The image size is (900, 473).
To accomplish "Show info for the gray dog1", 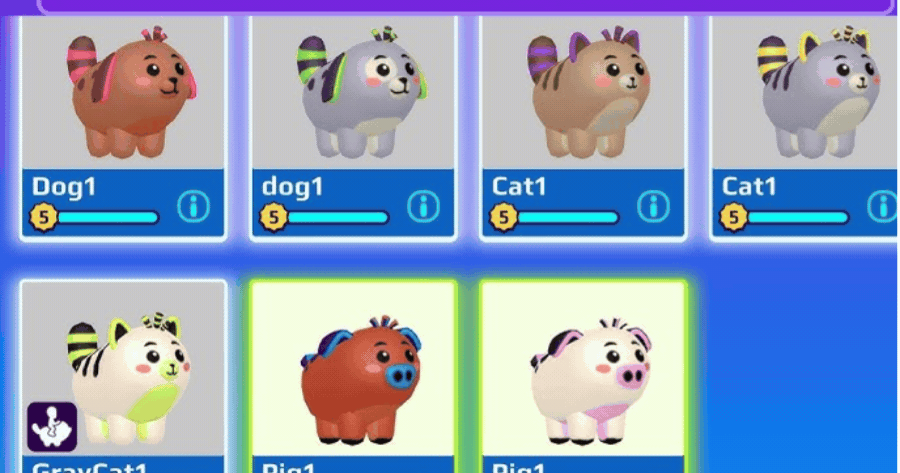I will tap(424, 207).
